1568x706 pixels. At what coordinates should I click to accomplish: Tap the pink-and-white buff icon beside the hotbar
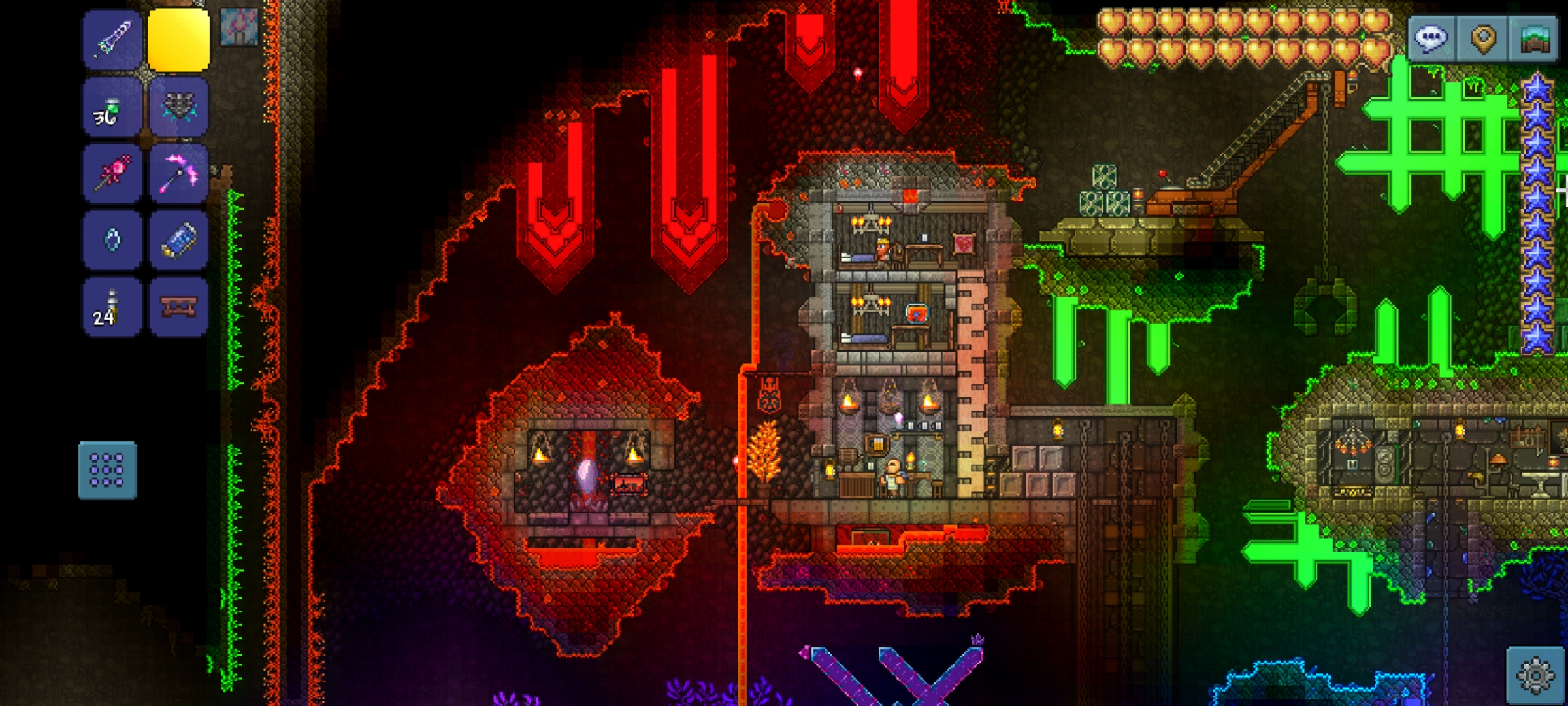click(x=238, y=27)
